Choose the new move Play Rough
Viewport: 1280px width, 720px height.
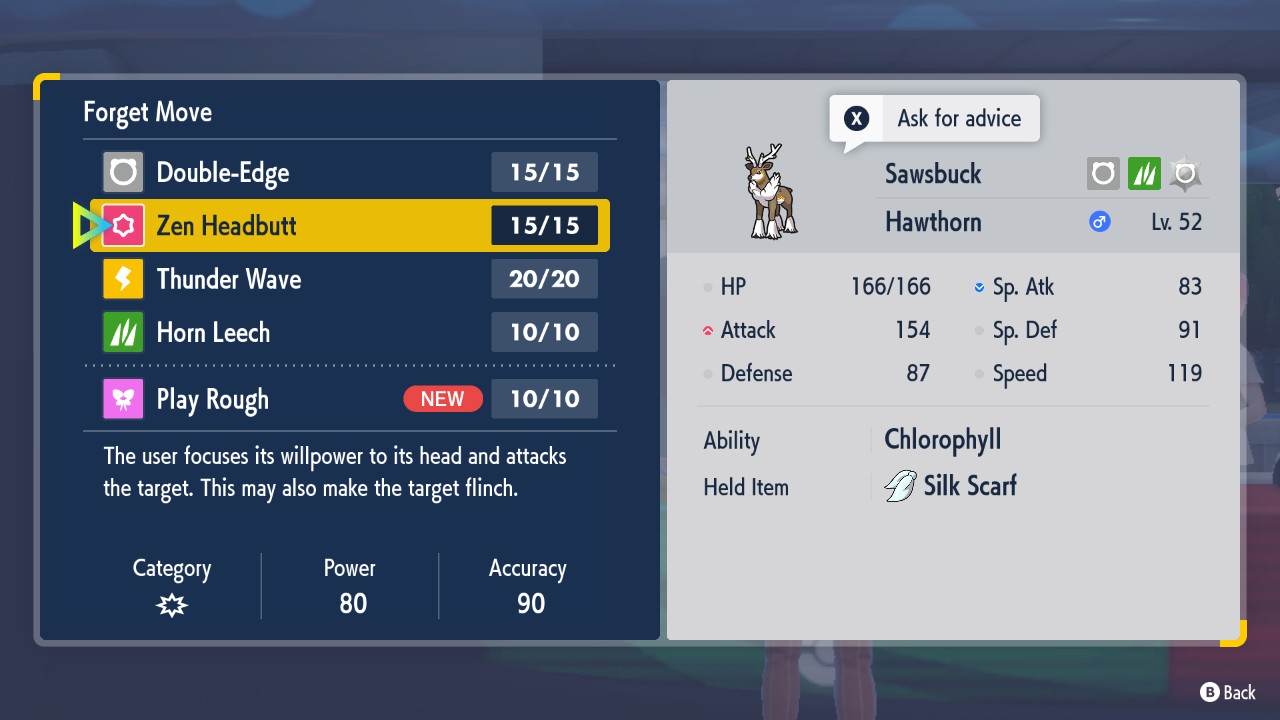point(350,399)
